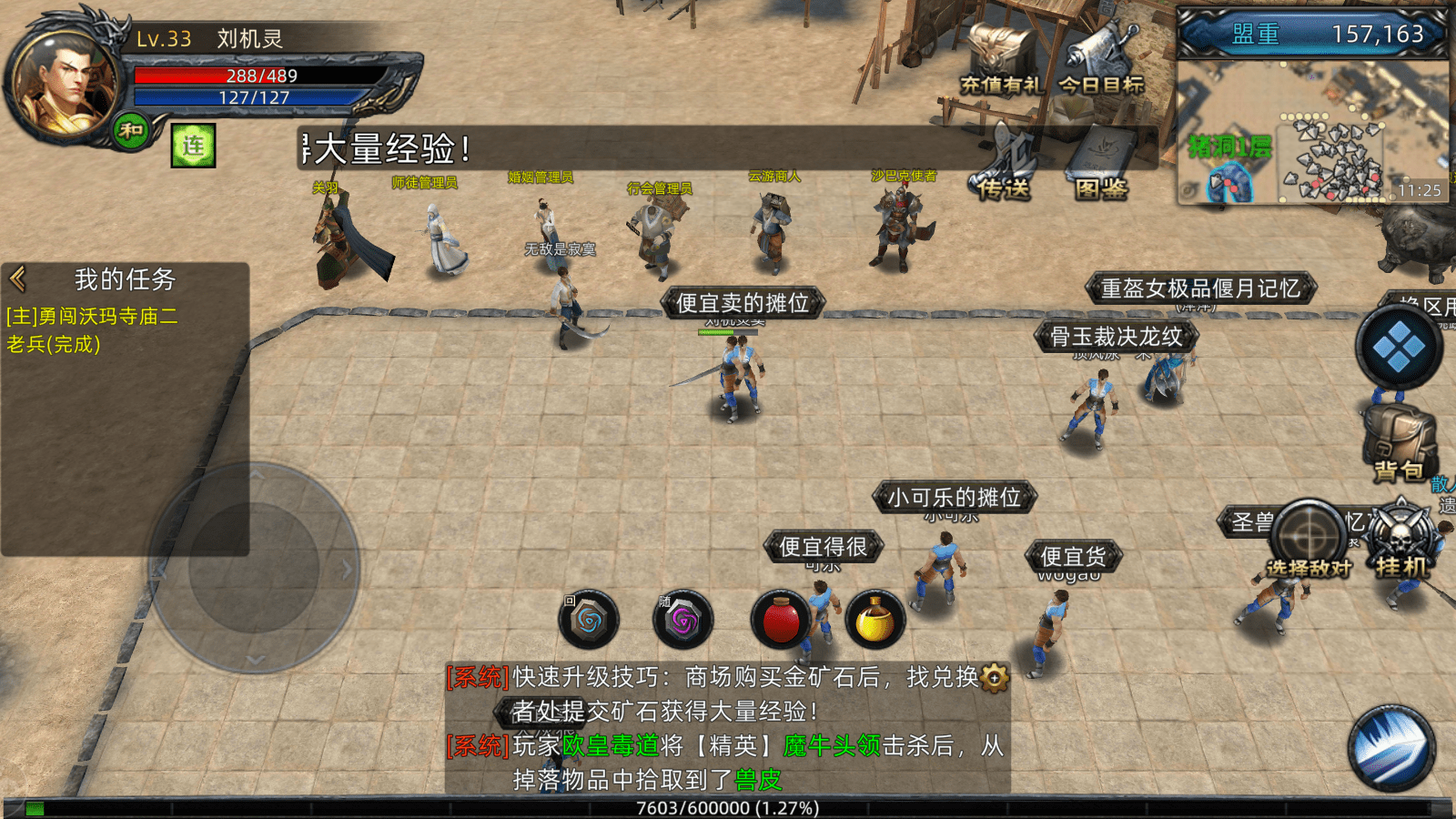Open the 充值有礼 recharge gift chest
This screenshot has height=819, width=1456.
pyautogui.click(x=1001, y=60)
